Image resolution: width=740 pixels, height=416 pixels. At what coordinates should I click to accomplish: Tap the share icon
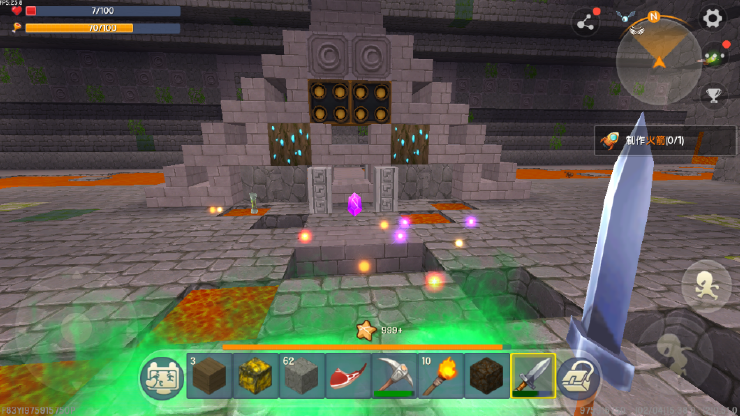(587, 22)
